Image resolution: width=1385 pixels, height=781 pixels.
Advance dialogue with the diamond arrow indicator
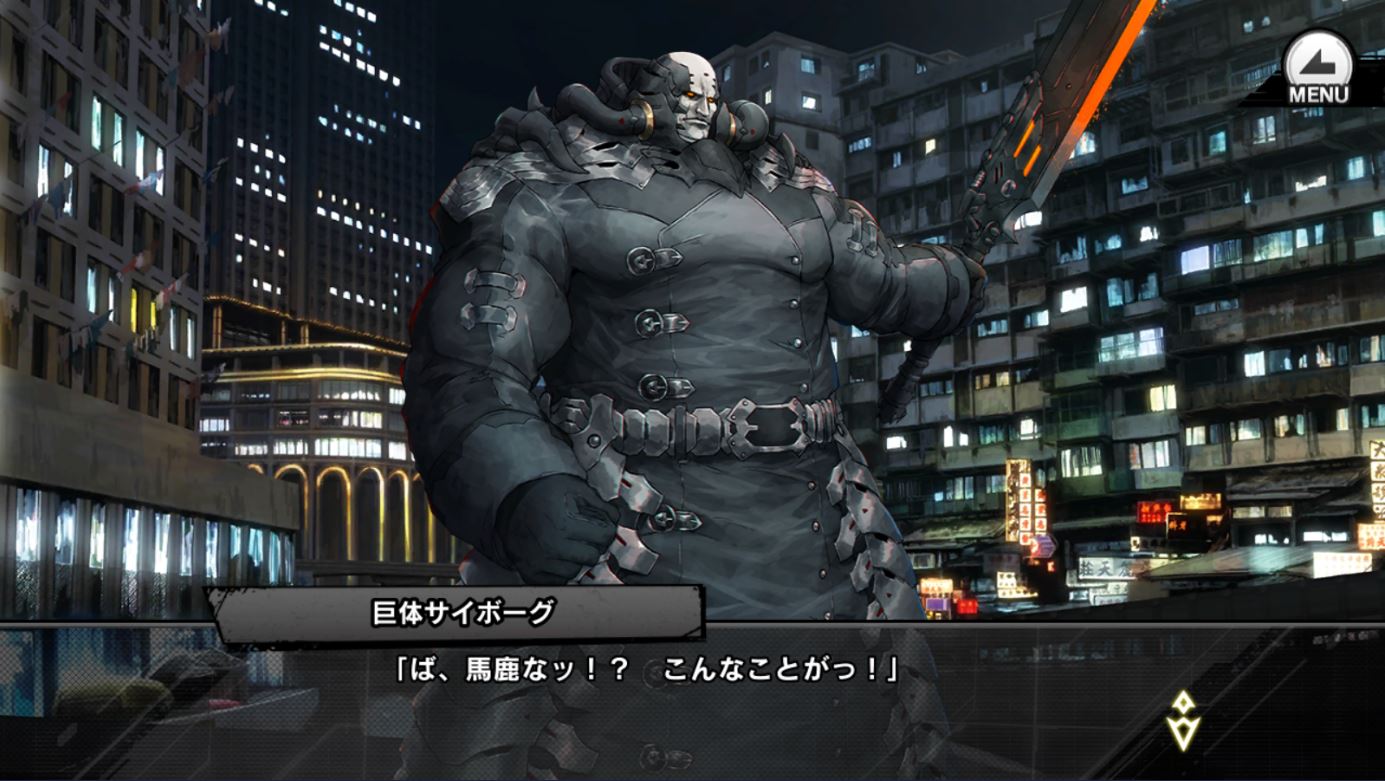[1184, 720]
